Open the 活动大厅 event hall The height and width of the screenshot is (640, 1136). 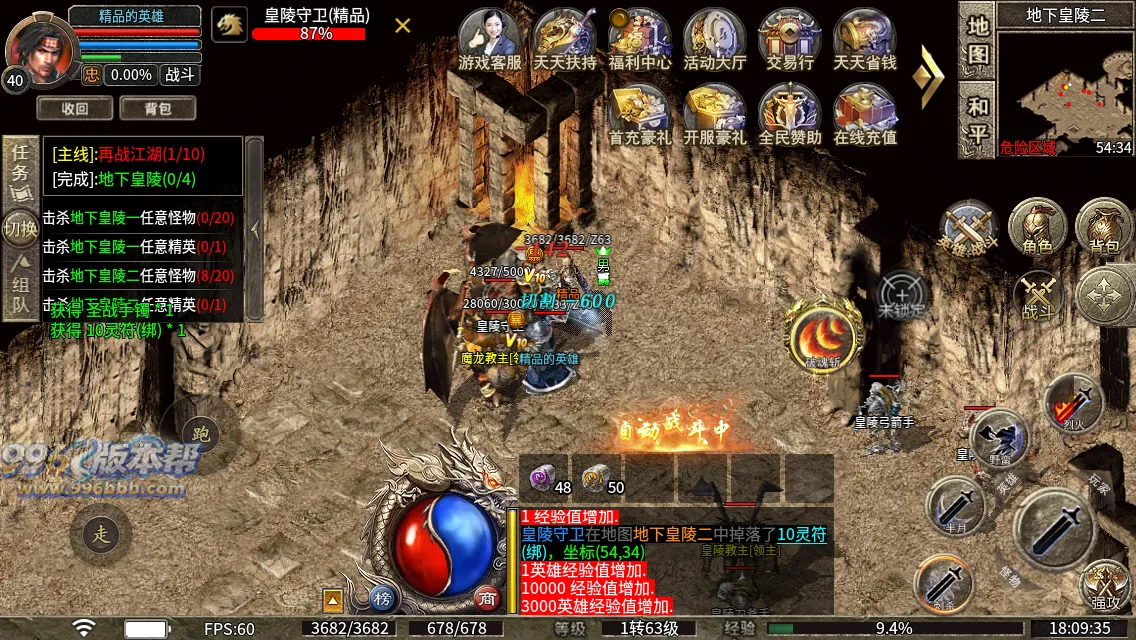point(714,38)
